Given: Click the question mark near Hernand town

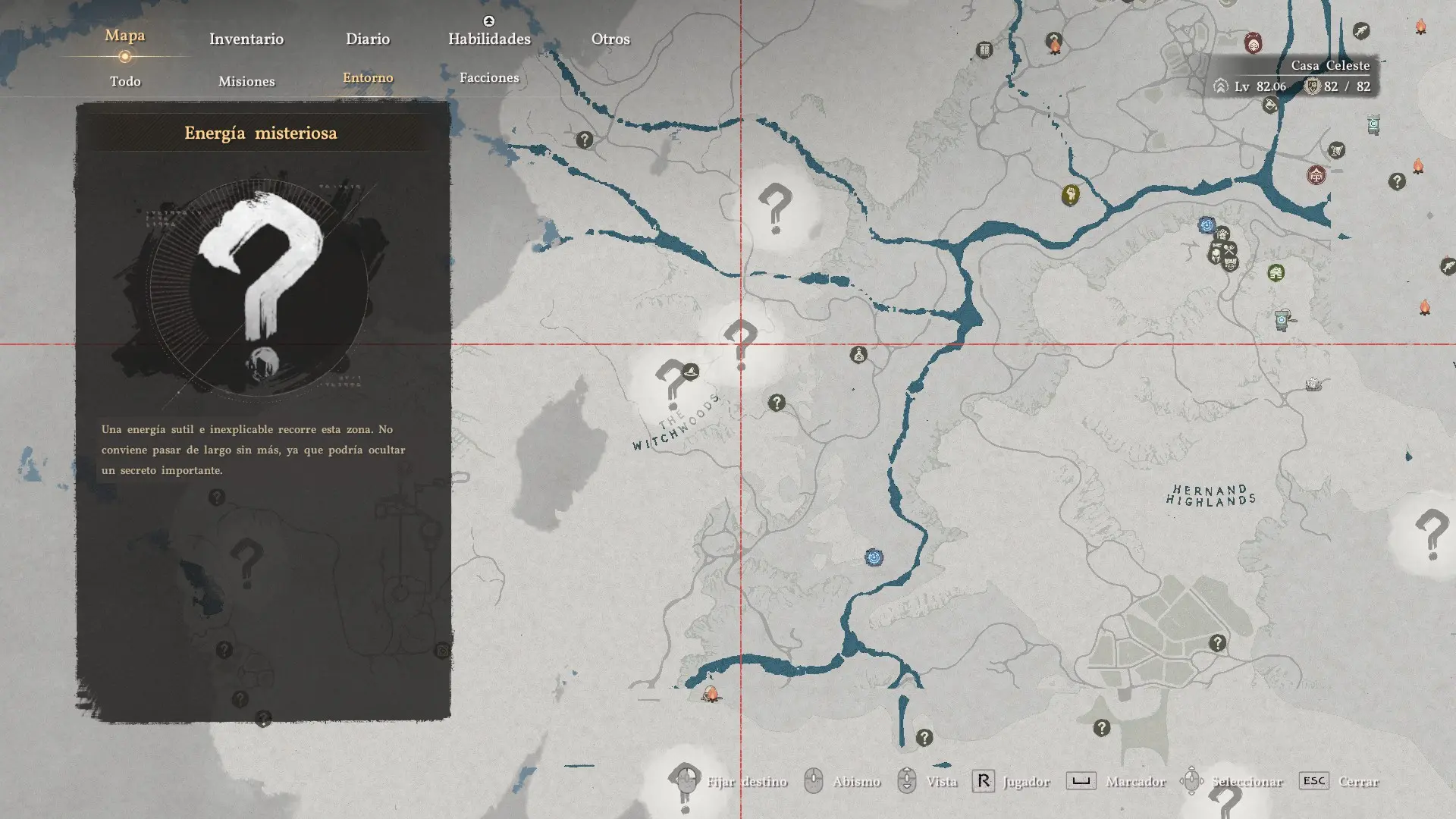Looking at the screenshot, I should tap(1217, 643).
